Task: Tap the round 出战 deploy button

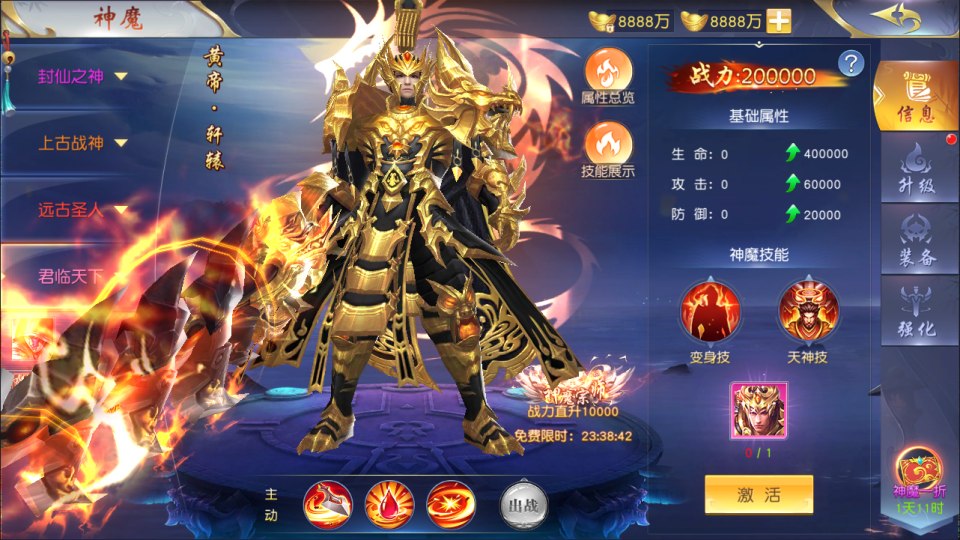Action: (x=522, y=505)
